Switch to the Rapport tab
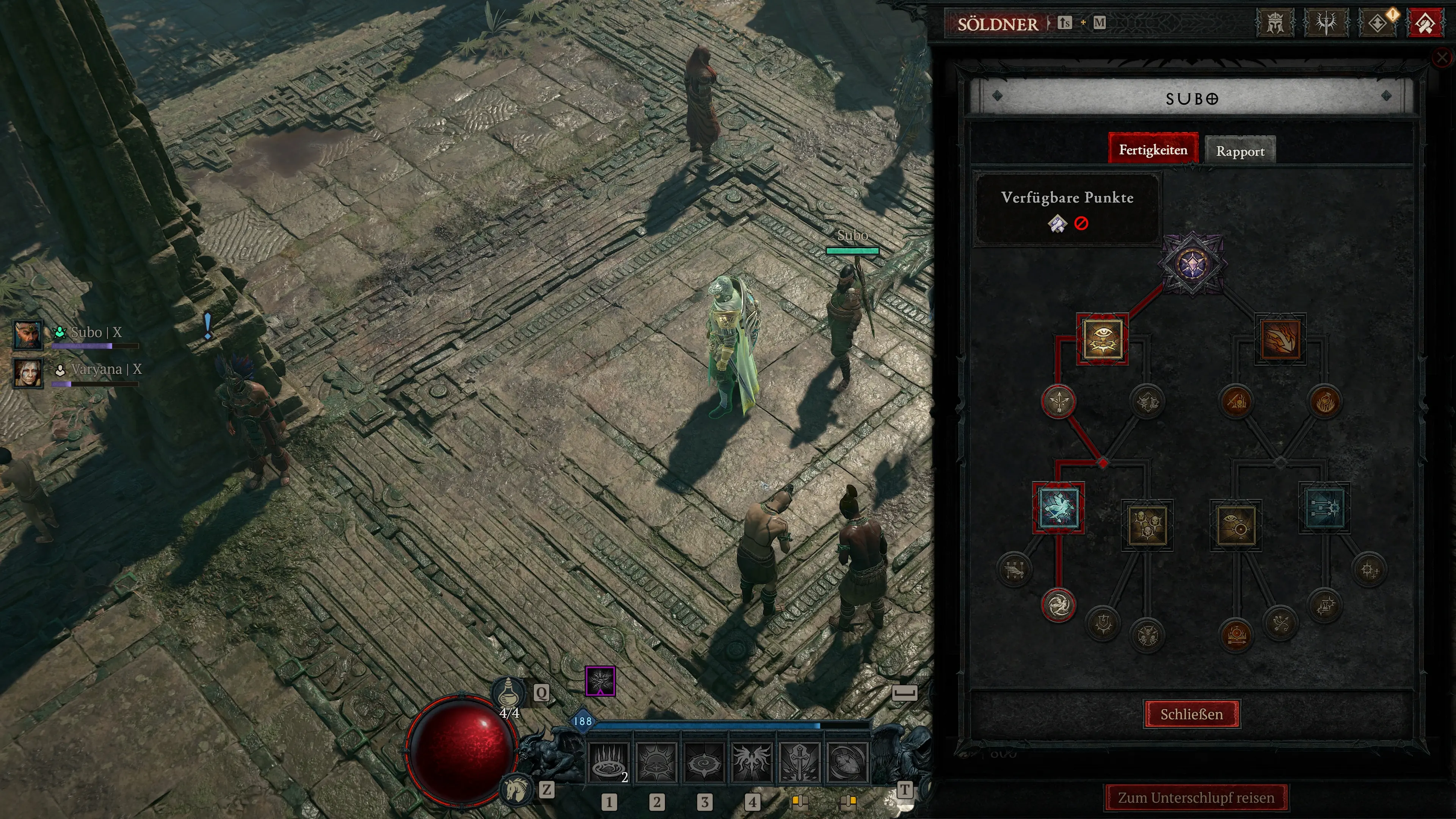Screen dimensions: 1456x819 point(1240,151)
